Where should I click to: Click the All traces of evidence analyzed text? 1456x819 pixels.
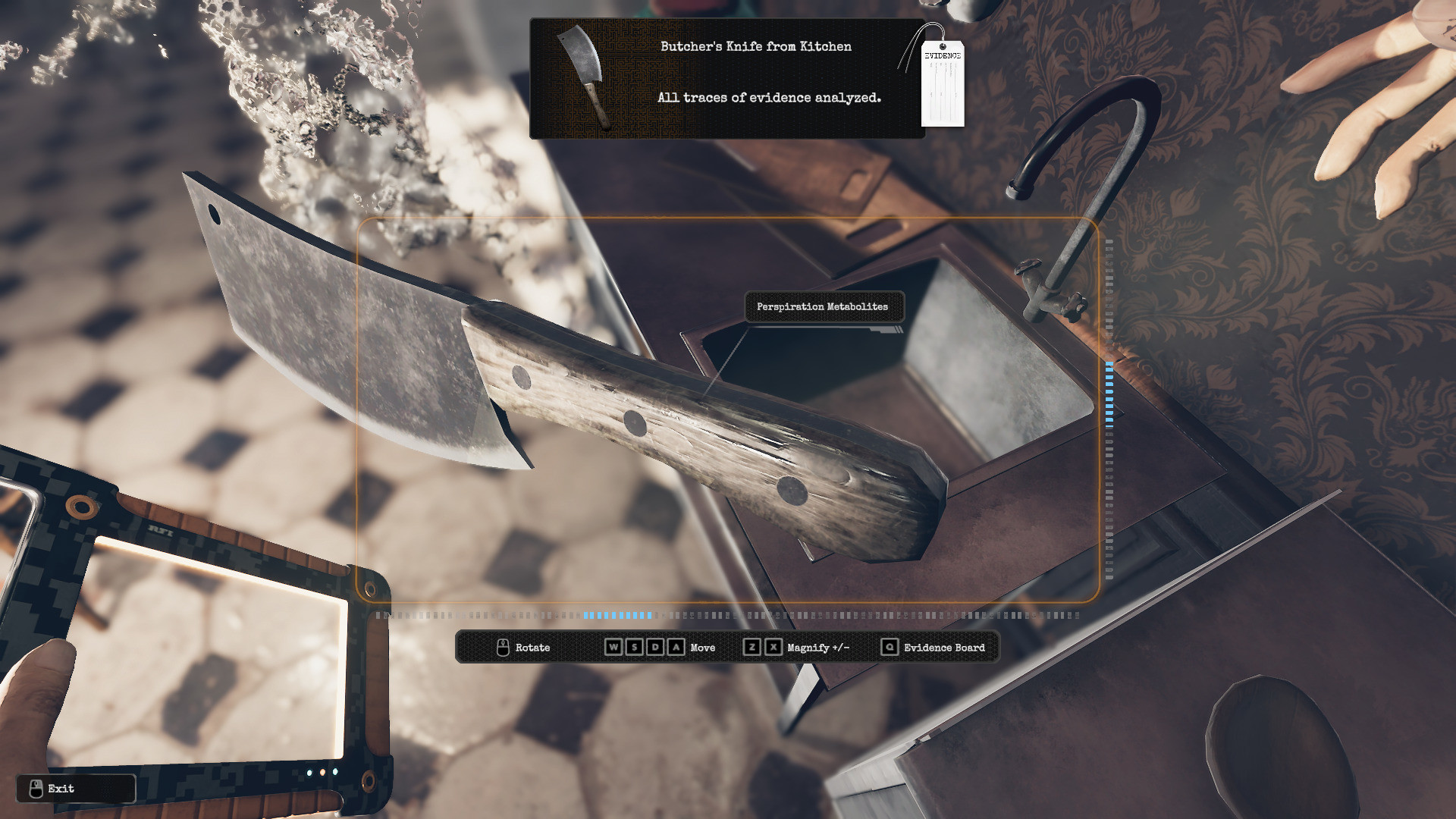[x=770, y=97]
